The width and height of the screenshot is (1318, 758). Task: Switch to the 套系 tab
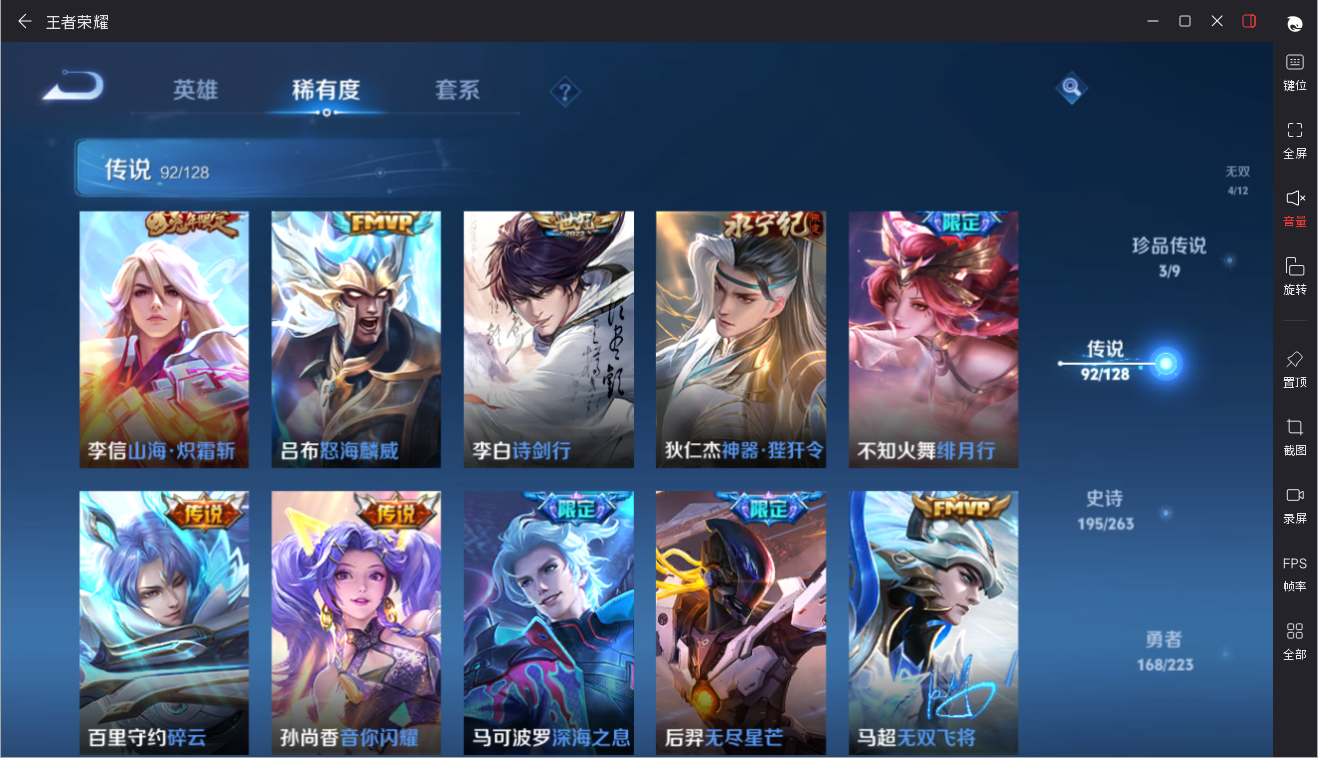[x=457, y=90]
